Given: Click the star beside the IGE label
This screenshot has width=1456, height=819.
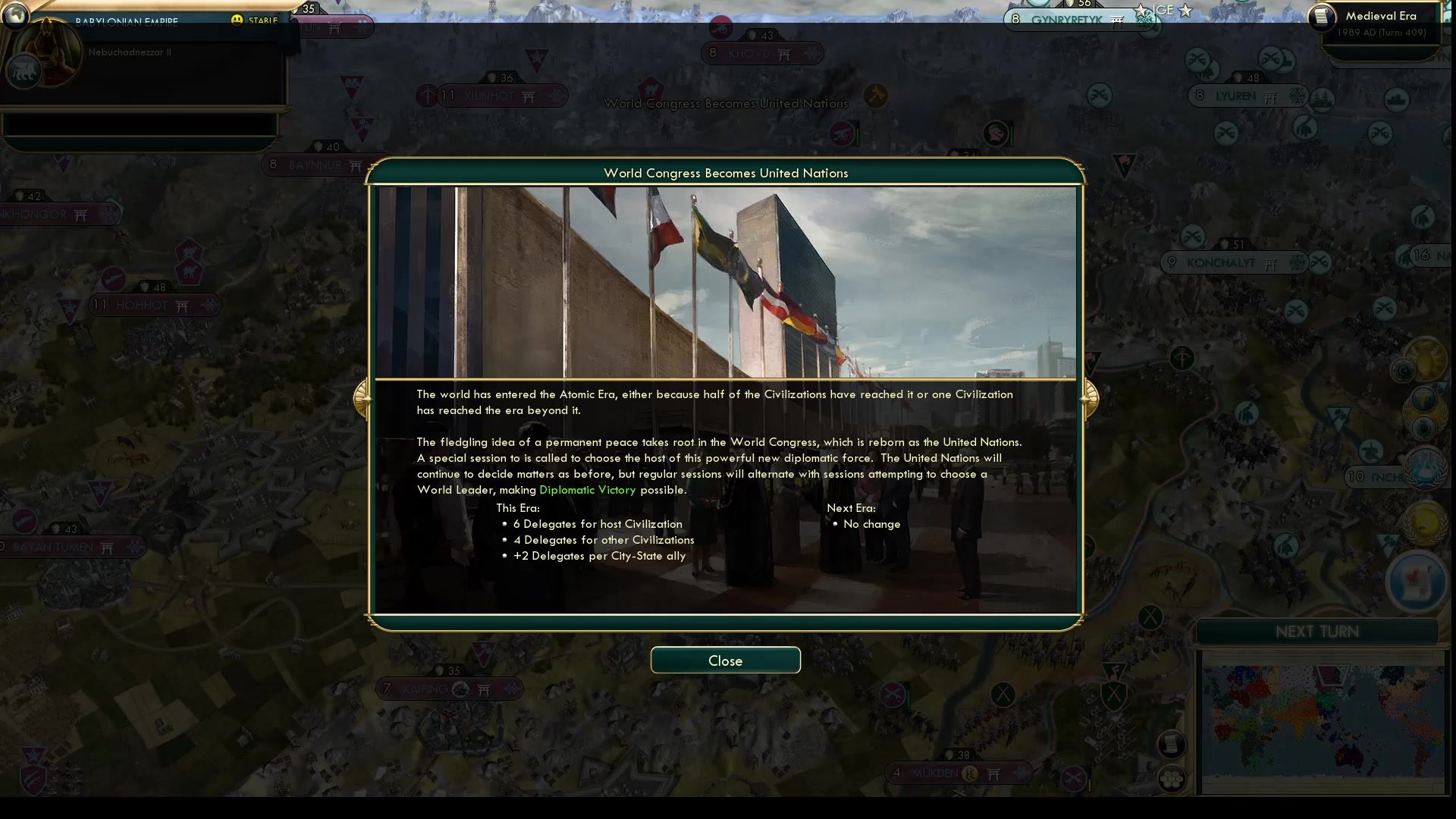Looking at the screenshot, I should click(1185, 11).
